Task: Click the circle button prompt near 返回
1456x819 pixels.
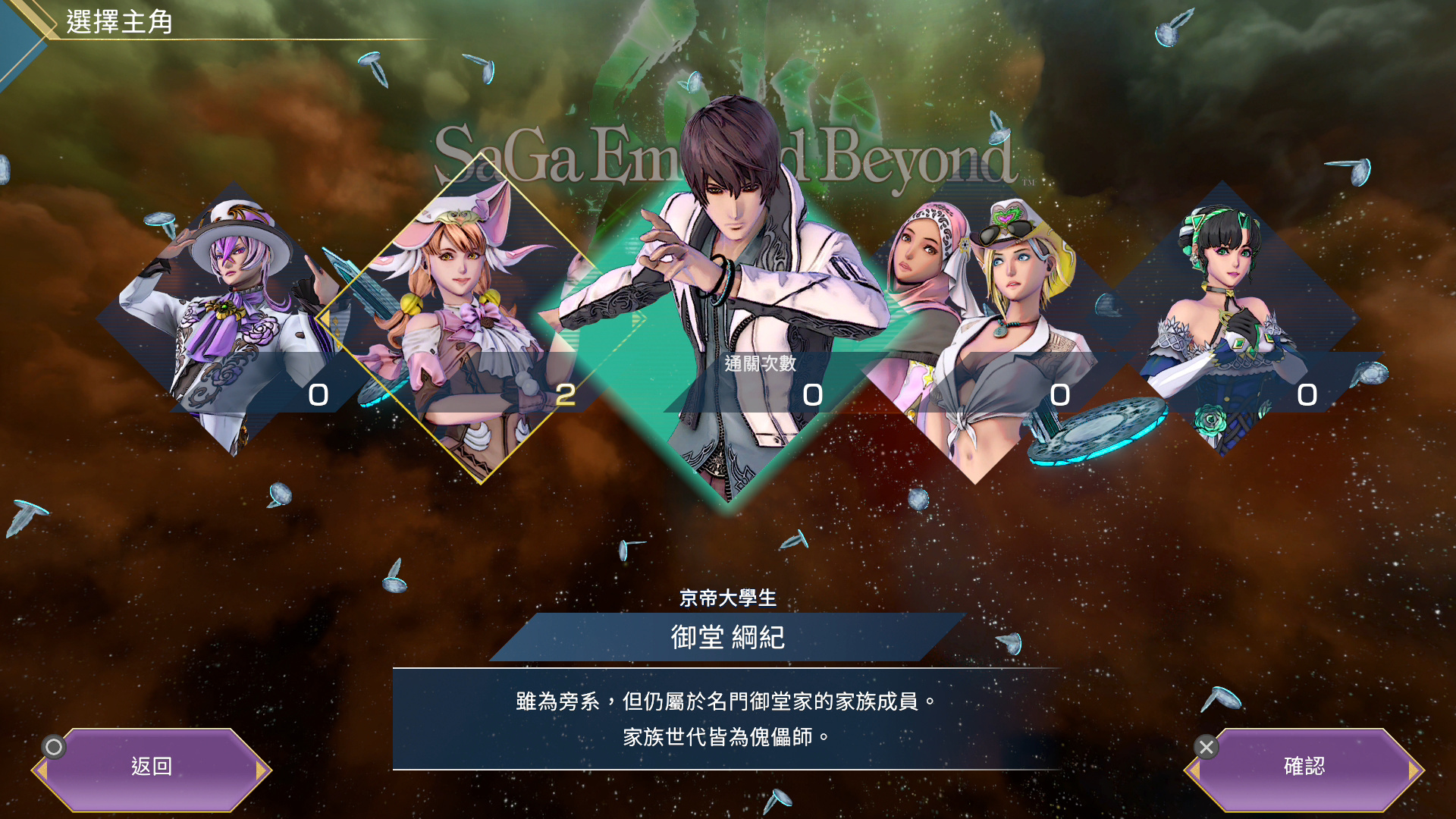Action: click(53, 747)
